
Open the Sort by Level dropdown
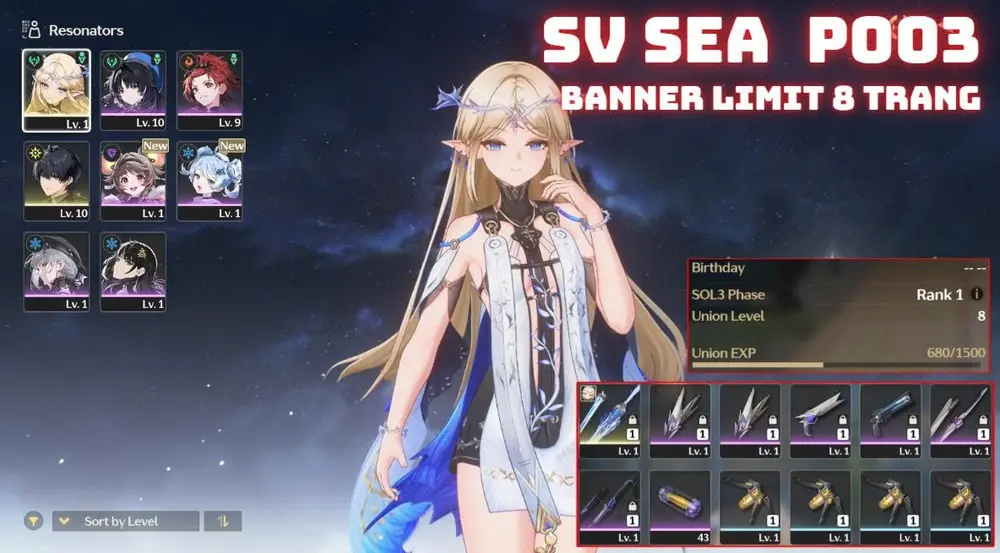point(125,521)
